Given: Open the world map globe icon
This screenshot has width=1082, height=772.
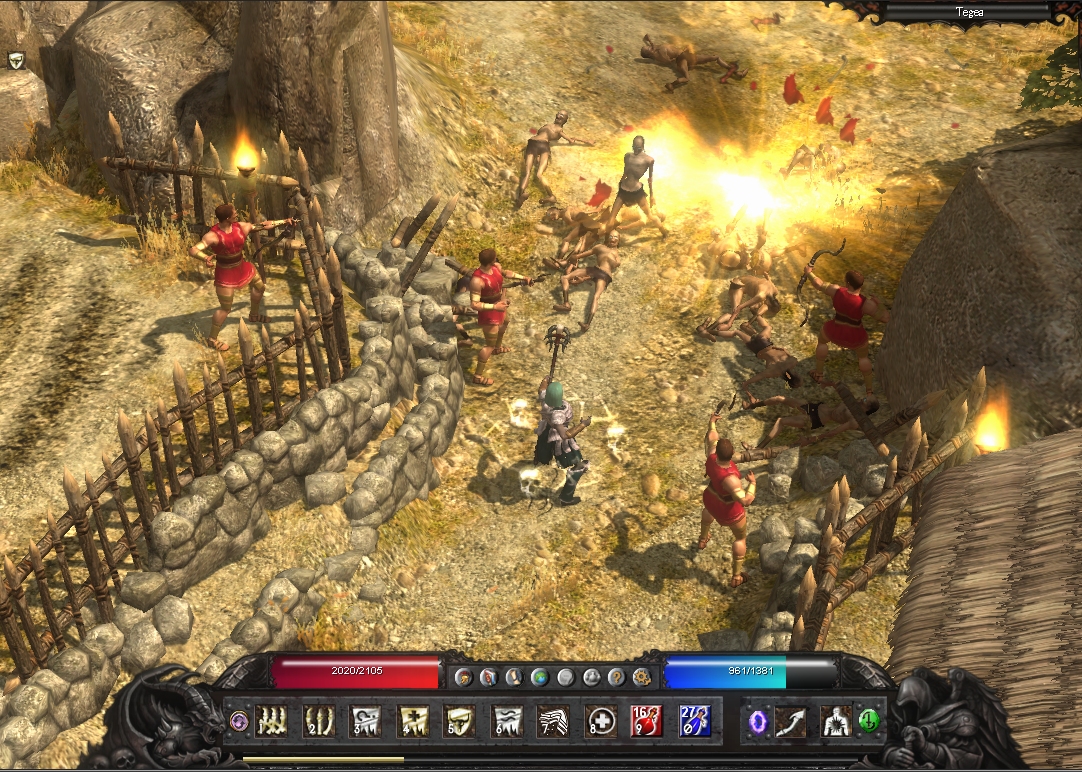Looking at the screenshot, I should pos(540,677).
